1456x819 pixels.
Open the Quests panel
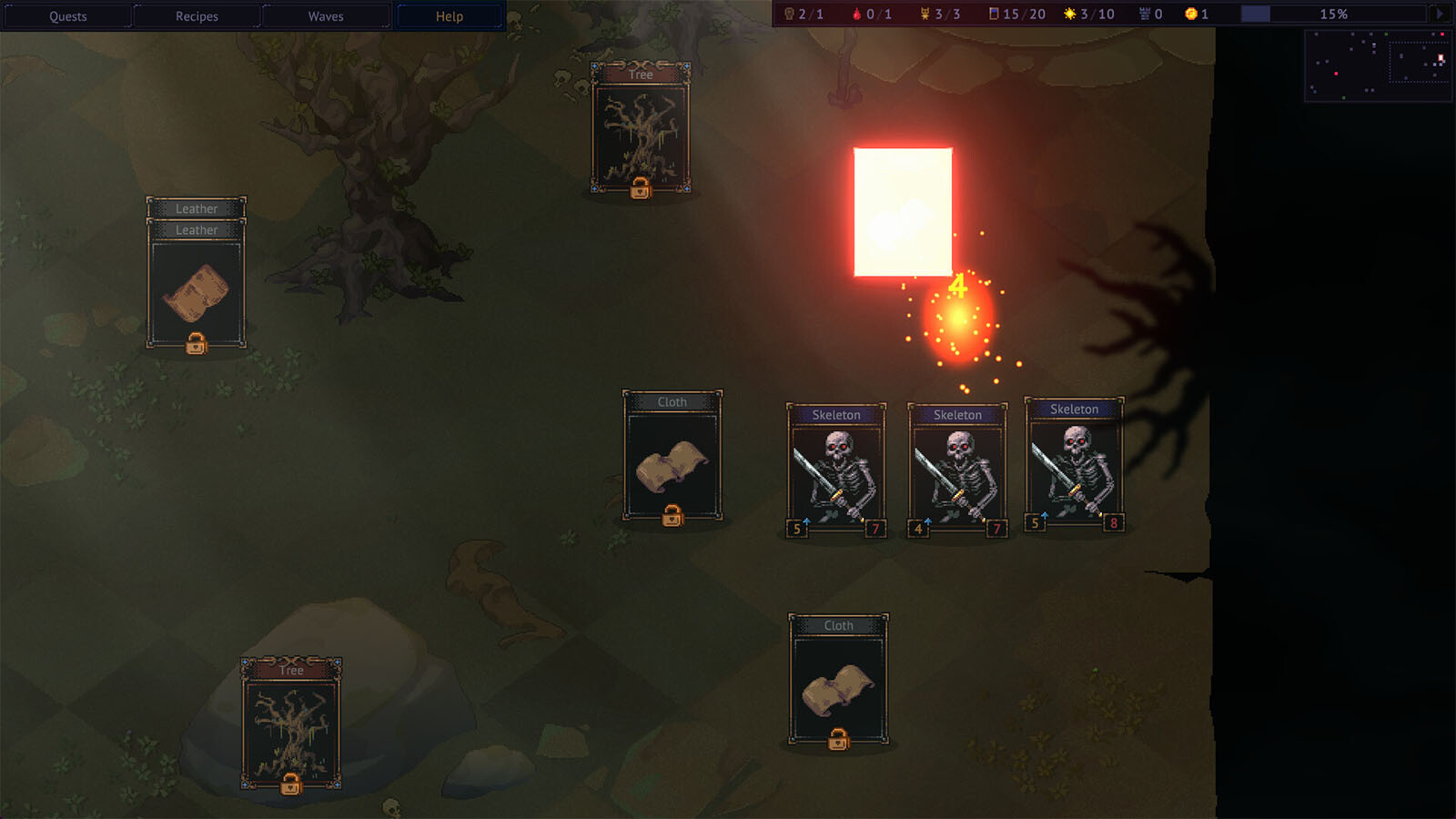pos(68,16)
